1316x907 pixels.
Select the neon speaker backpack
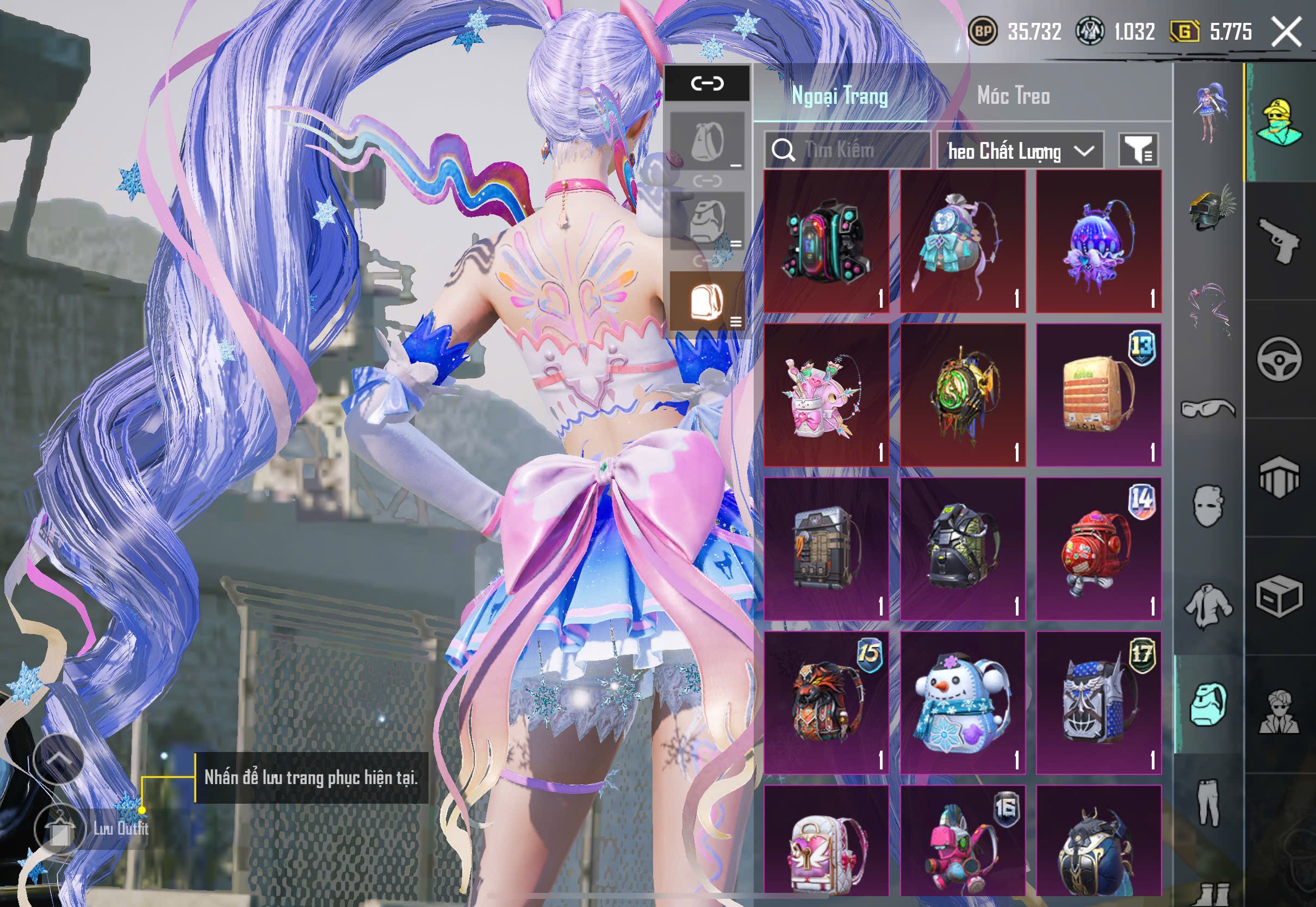[826, 241]
